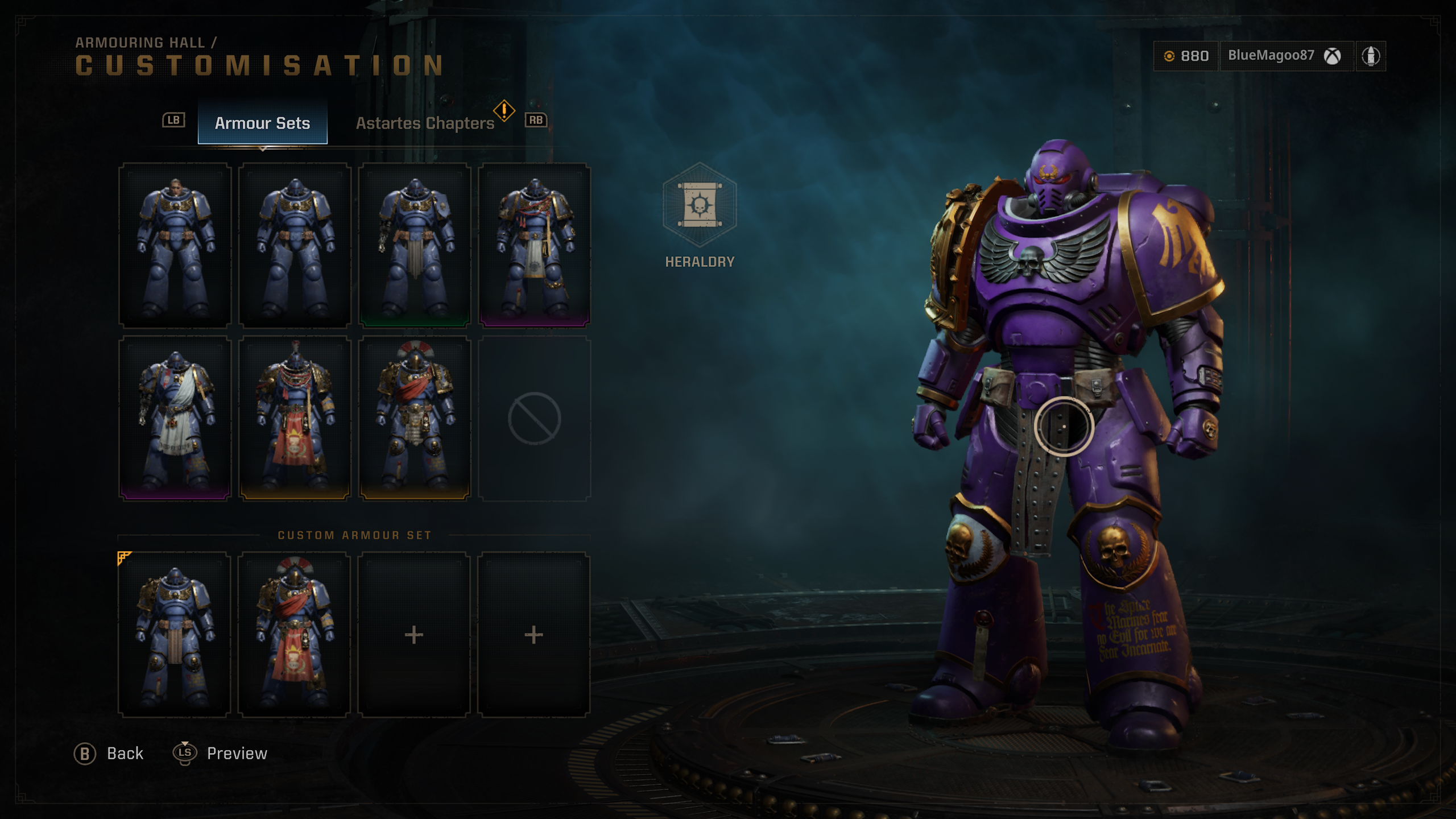
Task: Click the Xbox logo beside the gamertag
Action: coord(1334,56)
